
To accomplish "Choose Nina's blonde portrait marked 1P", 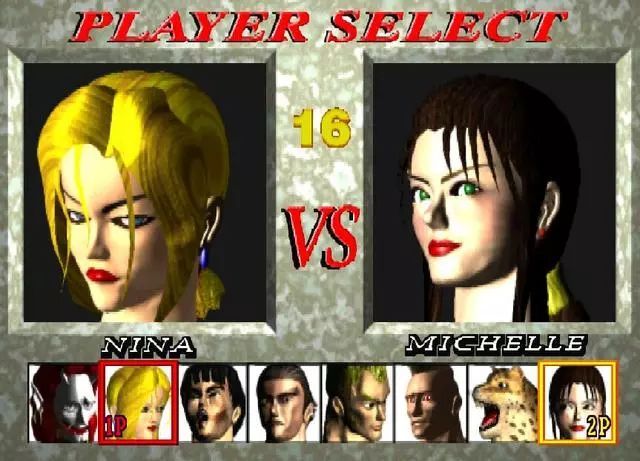I will click(x=138, y=402).
